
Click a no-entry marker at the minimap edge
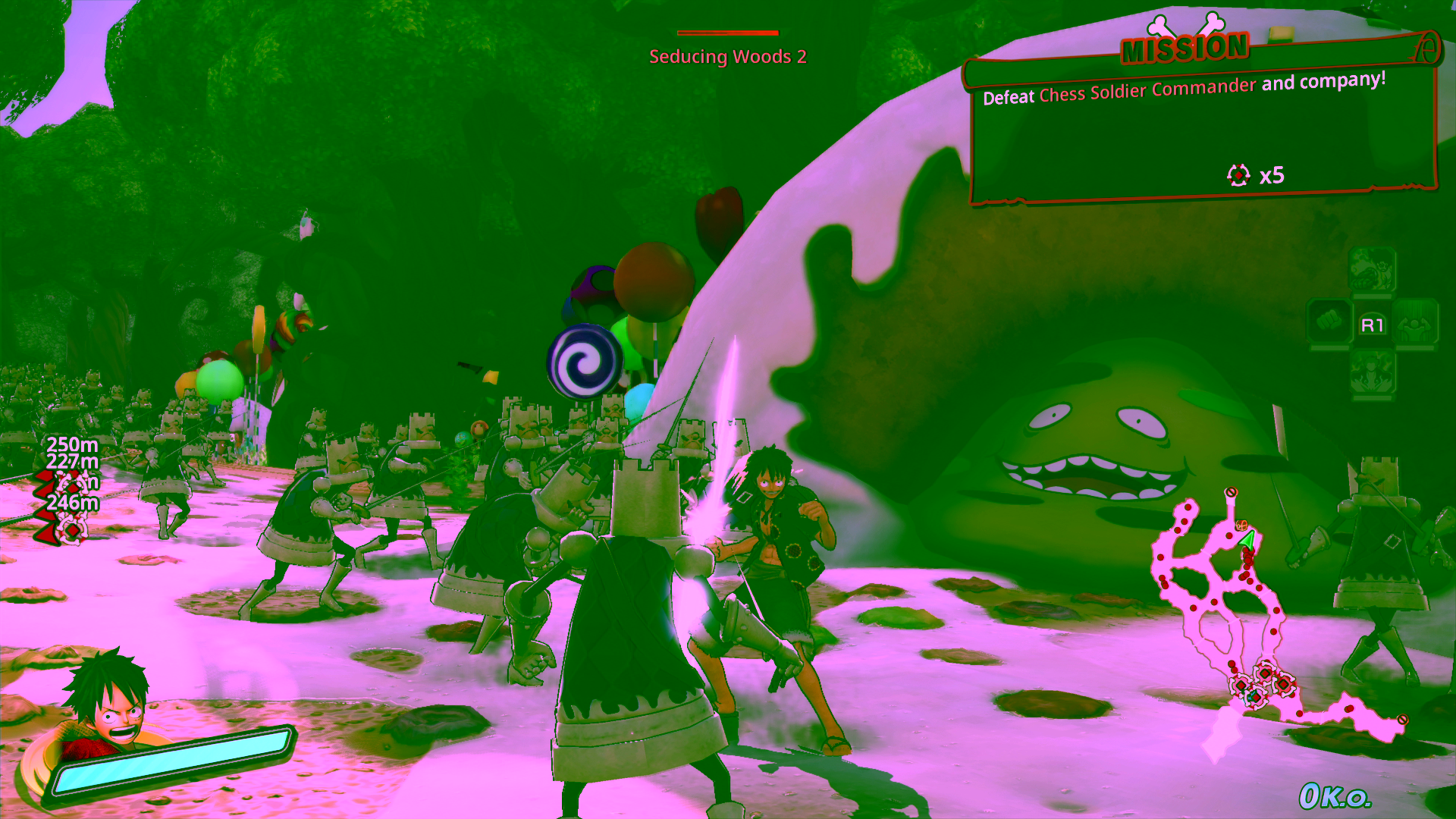1231,493
